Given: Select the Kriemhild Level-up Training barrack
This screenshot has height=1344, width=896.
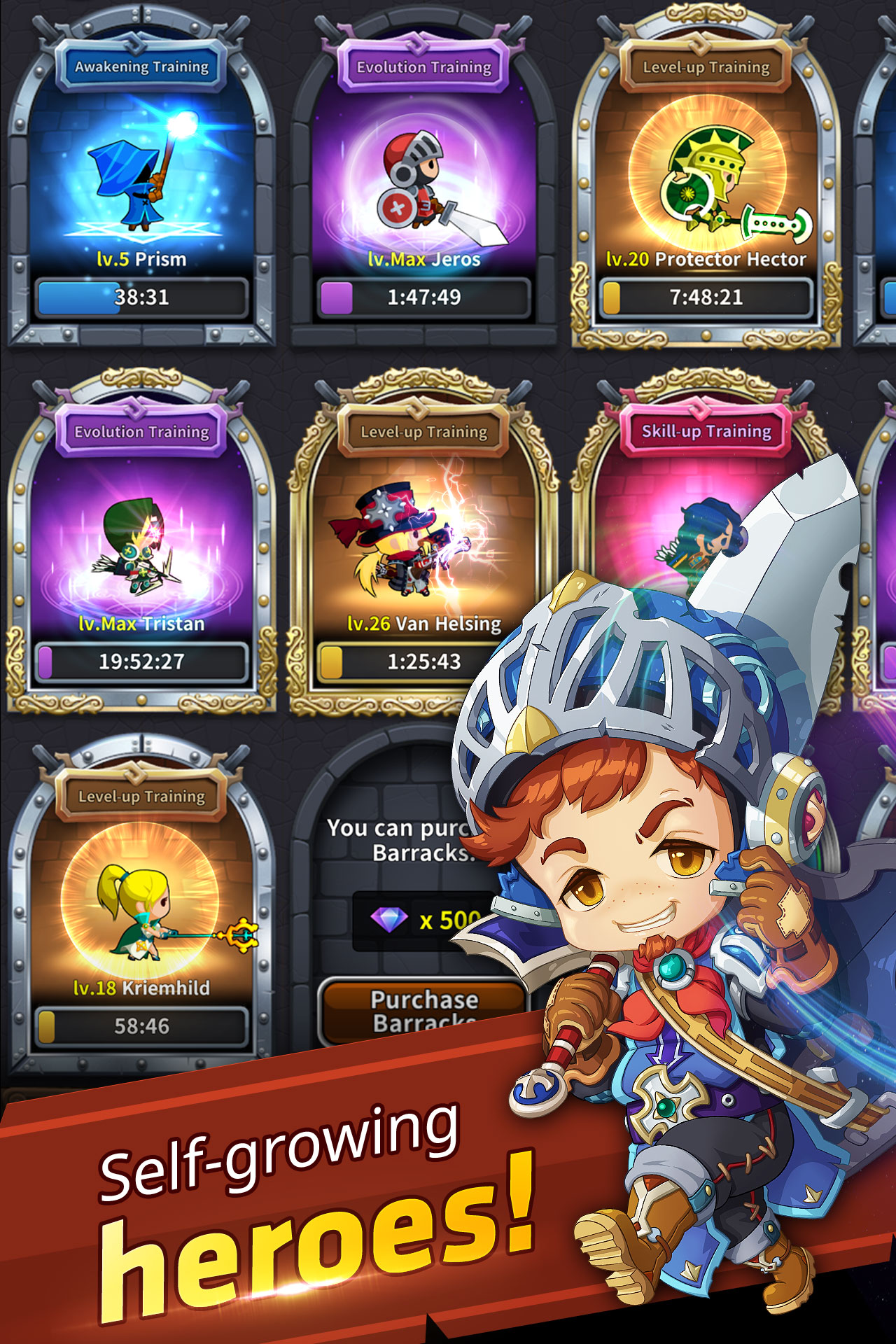Looking at the screenshot, I should (141, 910).
